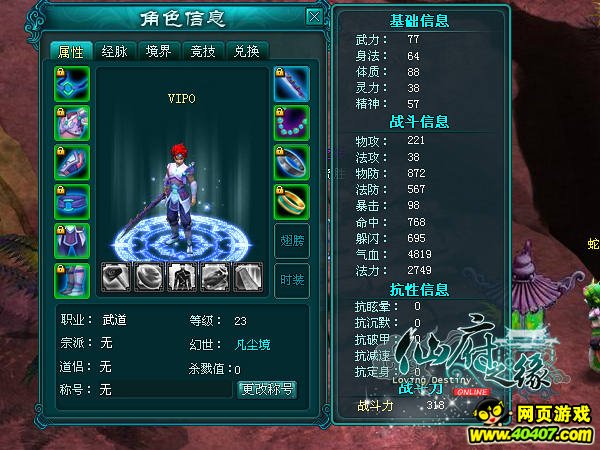Select the bracer armguard slot

(x=72, y=161)
